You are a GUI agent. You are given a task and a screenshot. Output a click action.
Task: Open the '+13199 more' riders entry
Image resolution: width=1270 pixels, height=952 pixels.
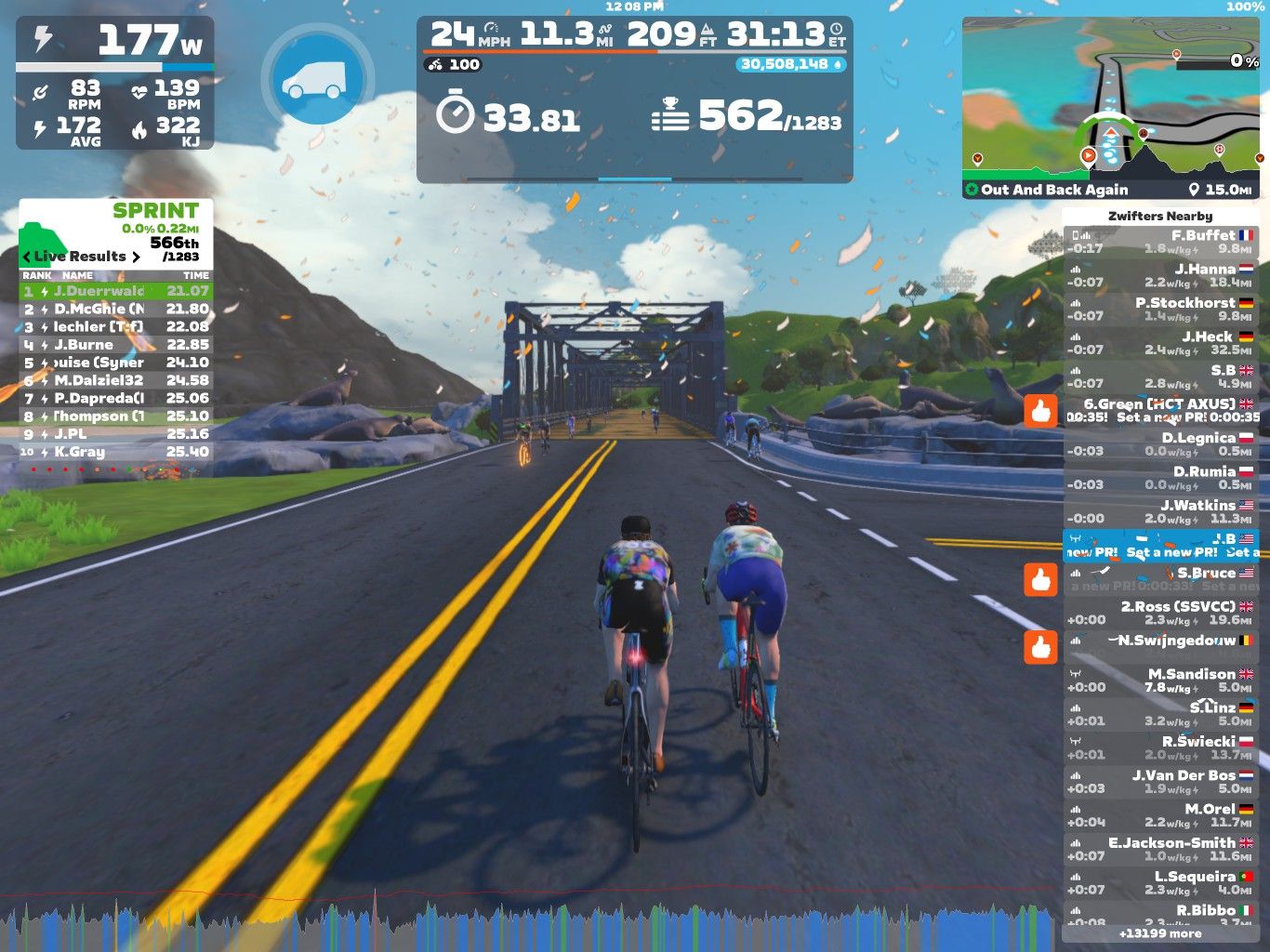pyautogui.click(x=1160, y=933)
